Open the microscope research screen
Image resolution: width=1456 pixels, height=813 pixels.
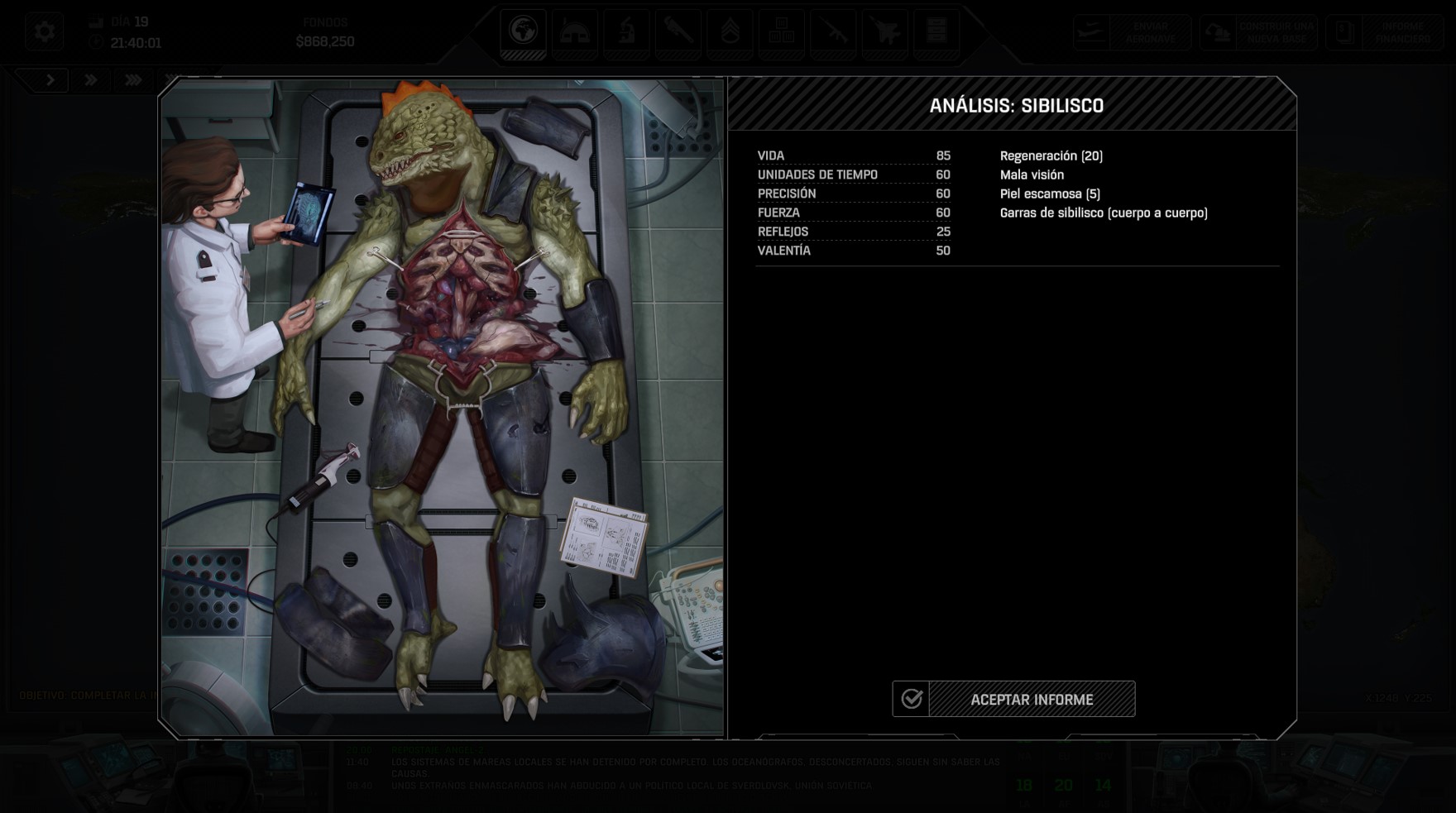626,32
